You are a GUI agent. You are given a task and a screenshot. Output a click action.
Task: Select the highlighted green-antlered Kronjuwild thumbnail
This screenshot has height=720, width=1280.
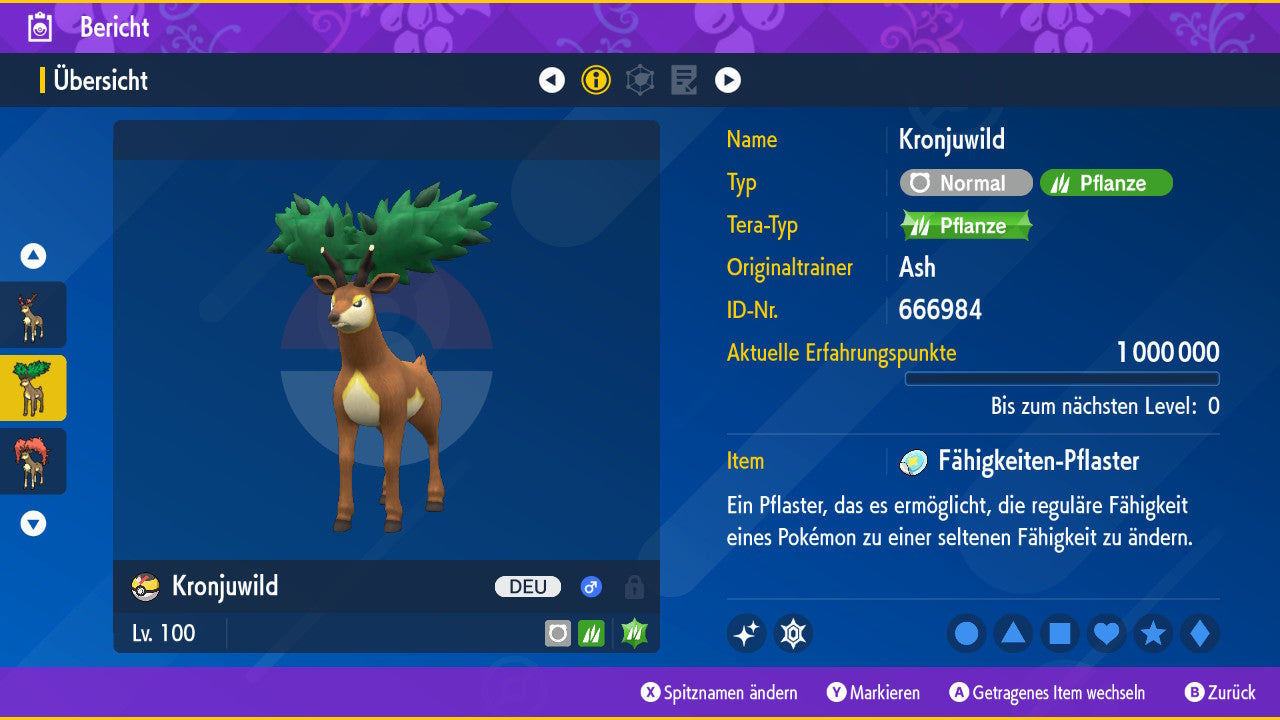[x=33, y=388]
